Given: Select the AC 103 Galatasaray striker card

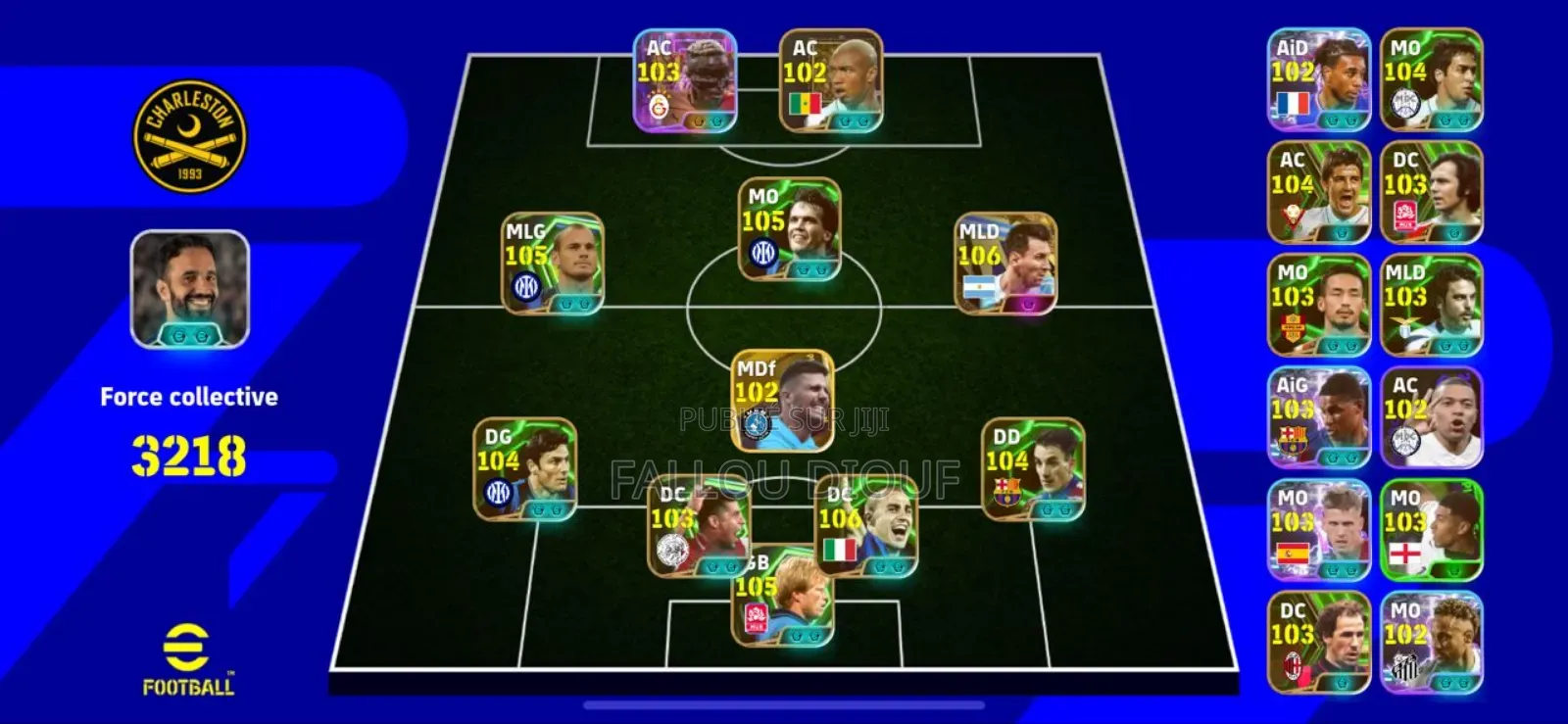Looking at the screenshot, I should click(x=686, y=78).
